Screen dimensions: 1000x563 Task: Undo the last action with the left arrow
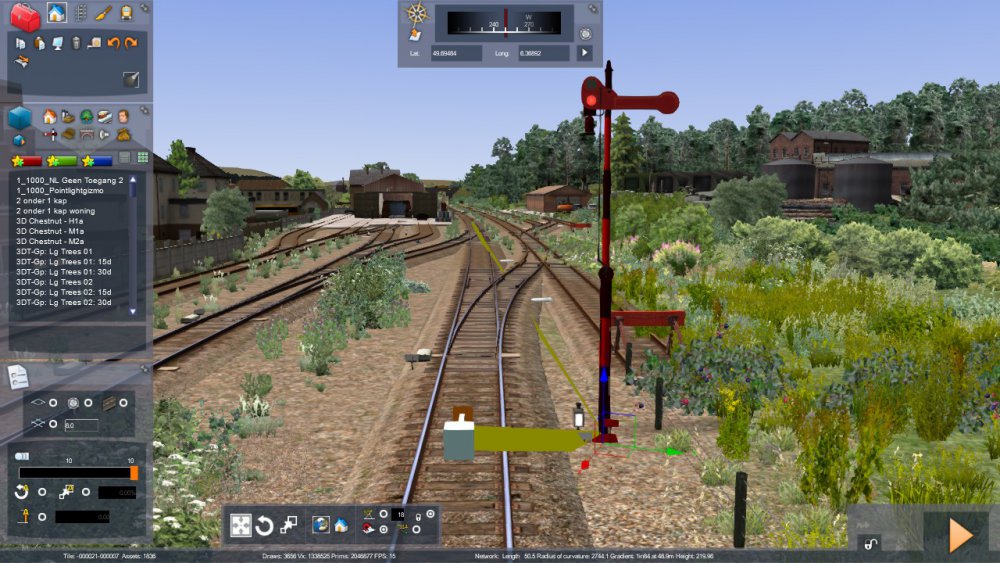click(113, 43)
